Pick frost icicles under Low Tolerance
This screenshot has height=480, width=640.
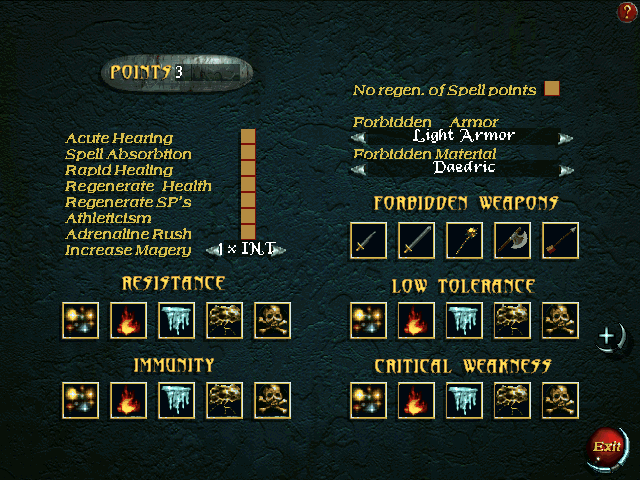point(464,321)
